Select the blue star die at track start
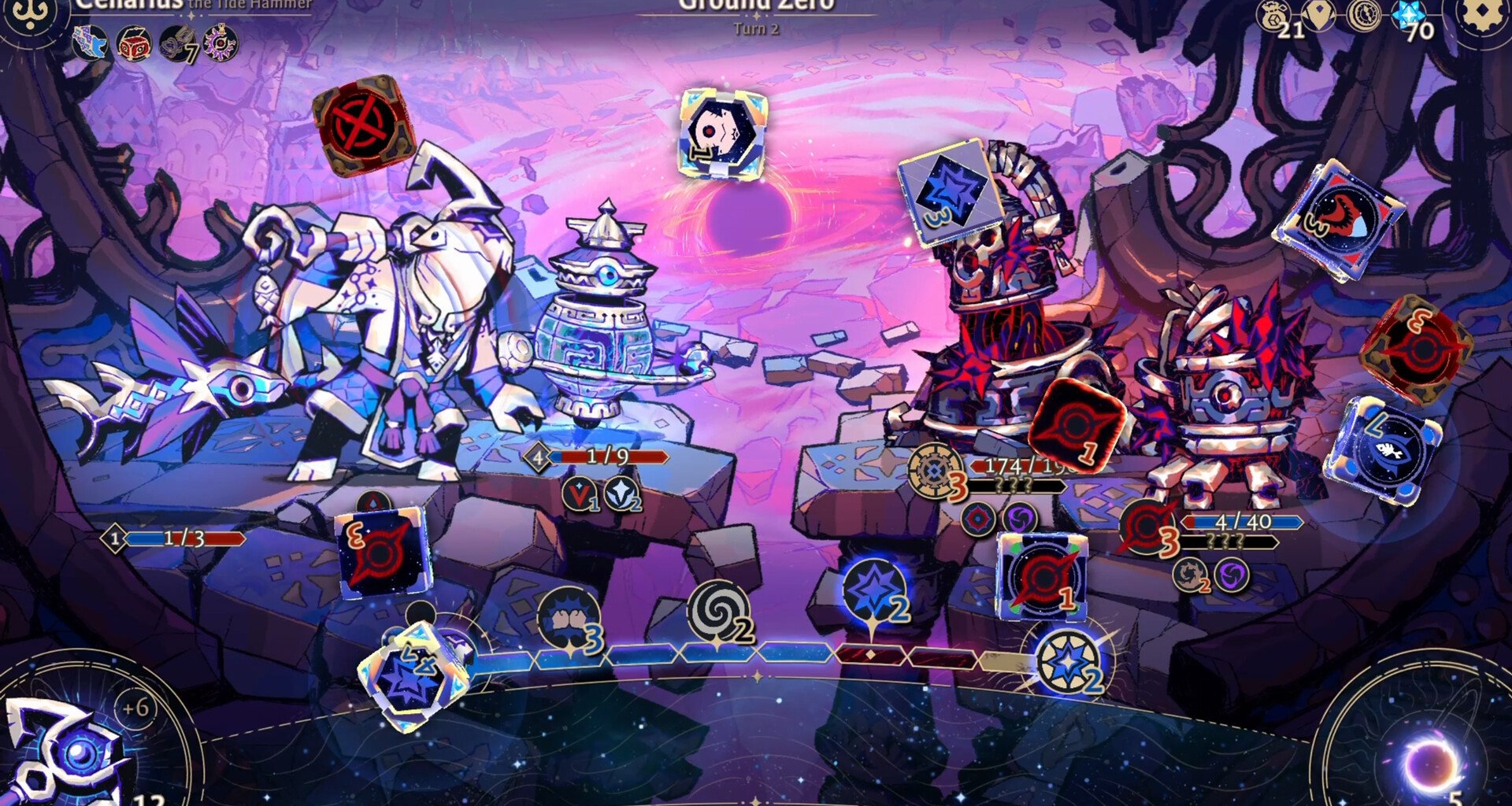This screenshot has height=806, width=1512. (x=411, y=675)
